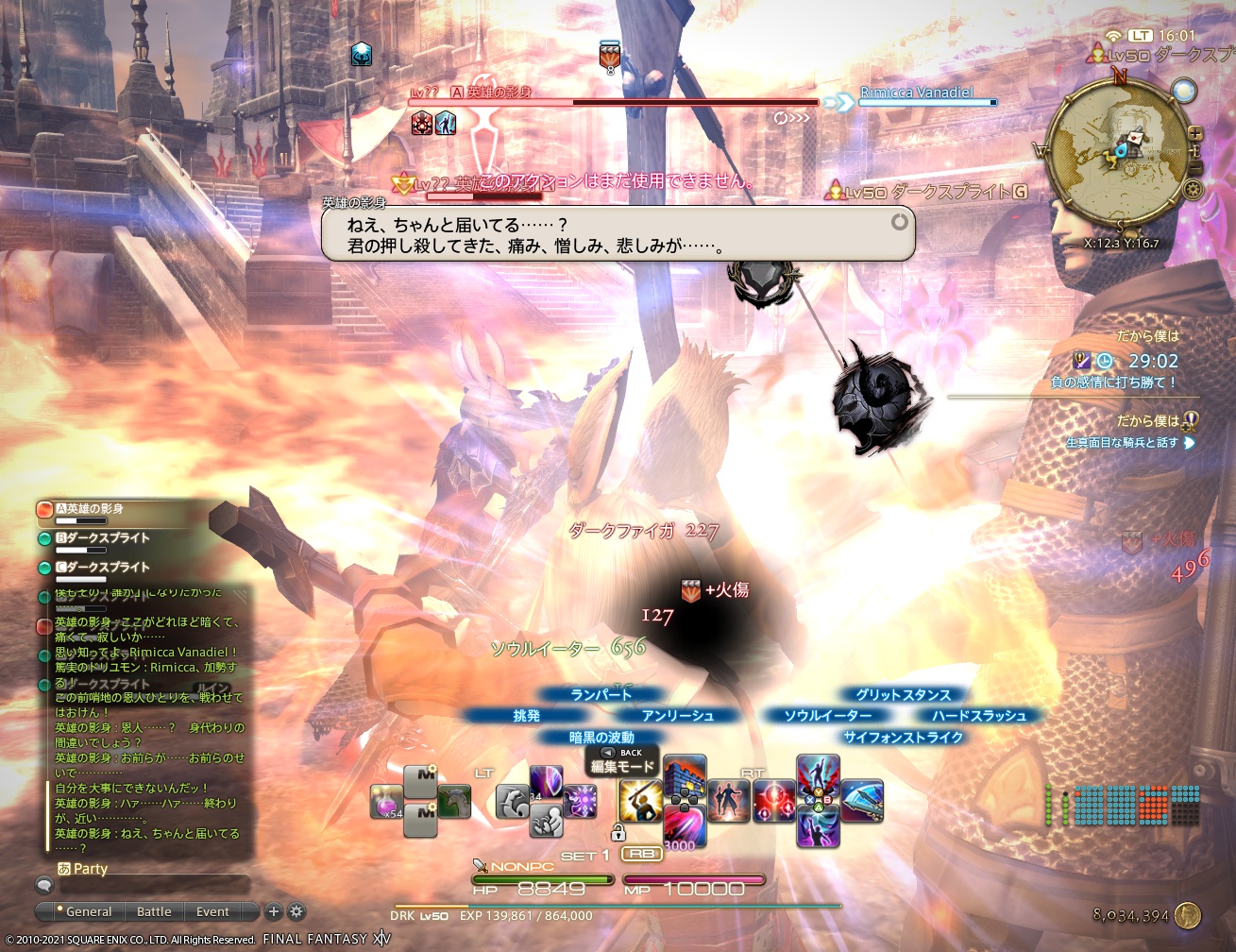Open the minimap settings gear
The image size is (1236, 952).
[1194, 189]
